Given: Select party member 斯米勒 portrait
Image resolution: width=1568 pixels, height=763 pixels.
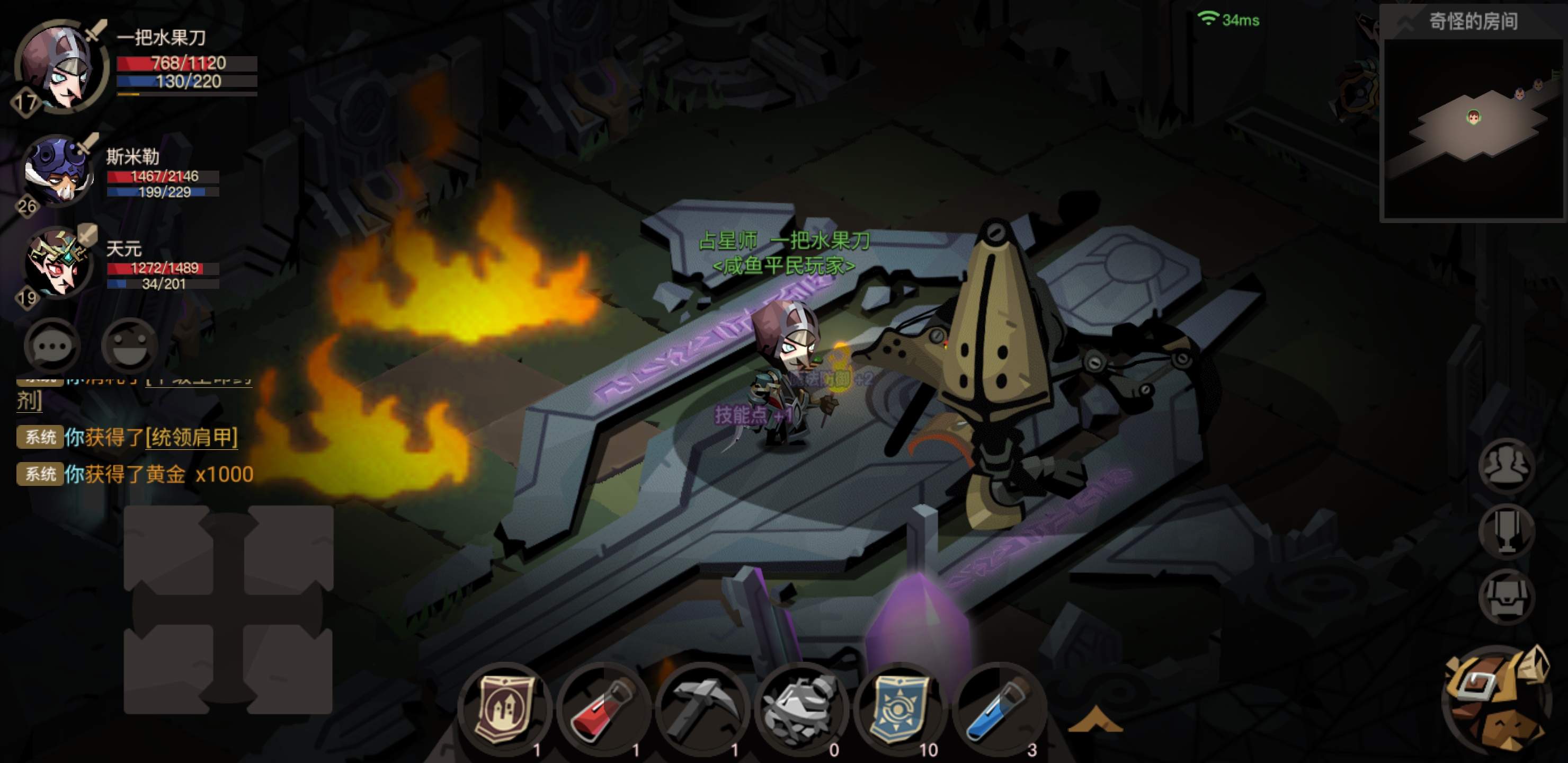Looking at the screenshot, I should 58,171.
